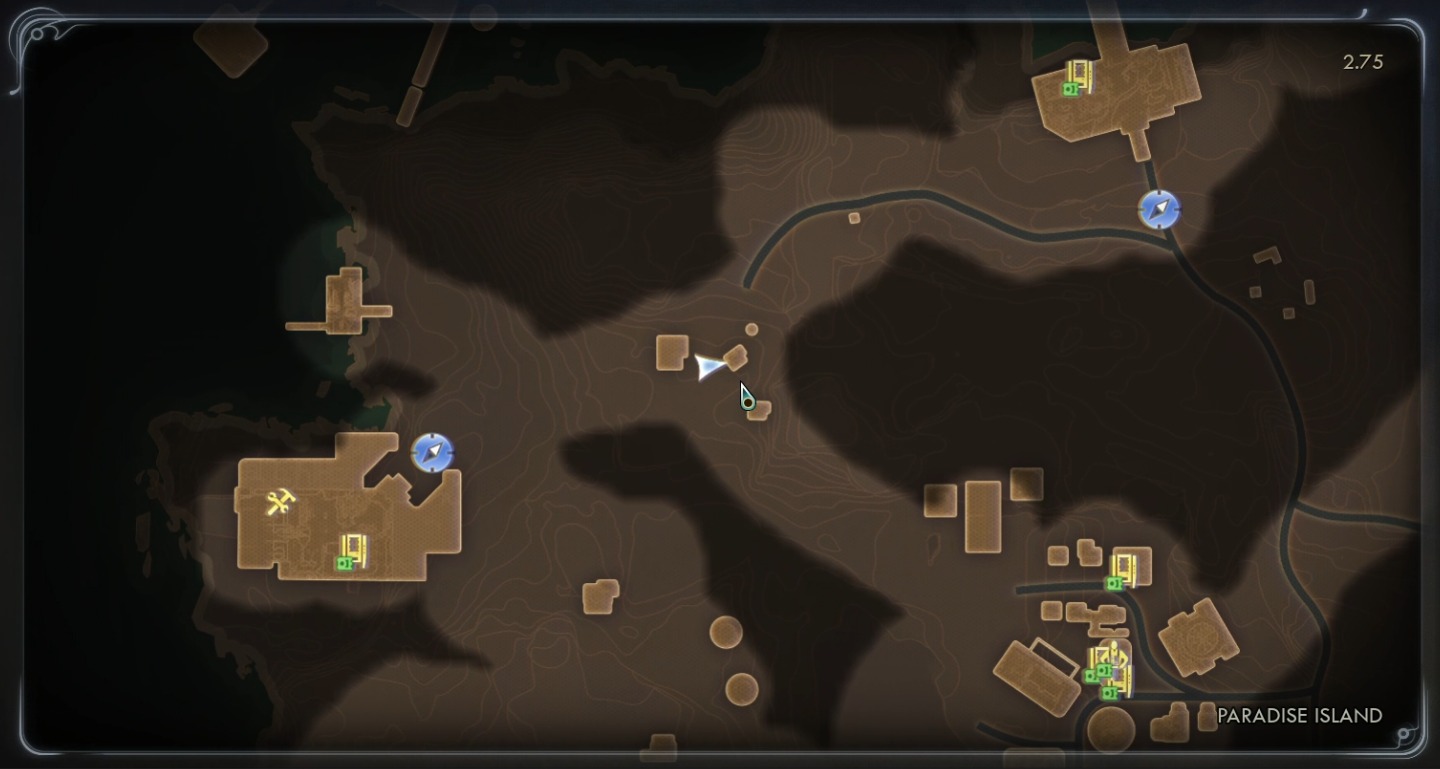This screenshot has width=1440, height=769.
Task: Select the vending machine marker in the northern building
Action: coord(1076,78)
